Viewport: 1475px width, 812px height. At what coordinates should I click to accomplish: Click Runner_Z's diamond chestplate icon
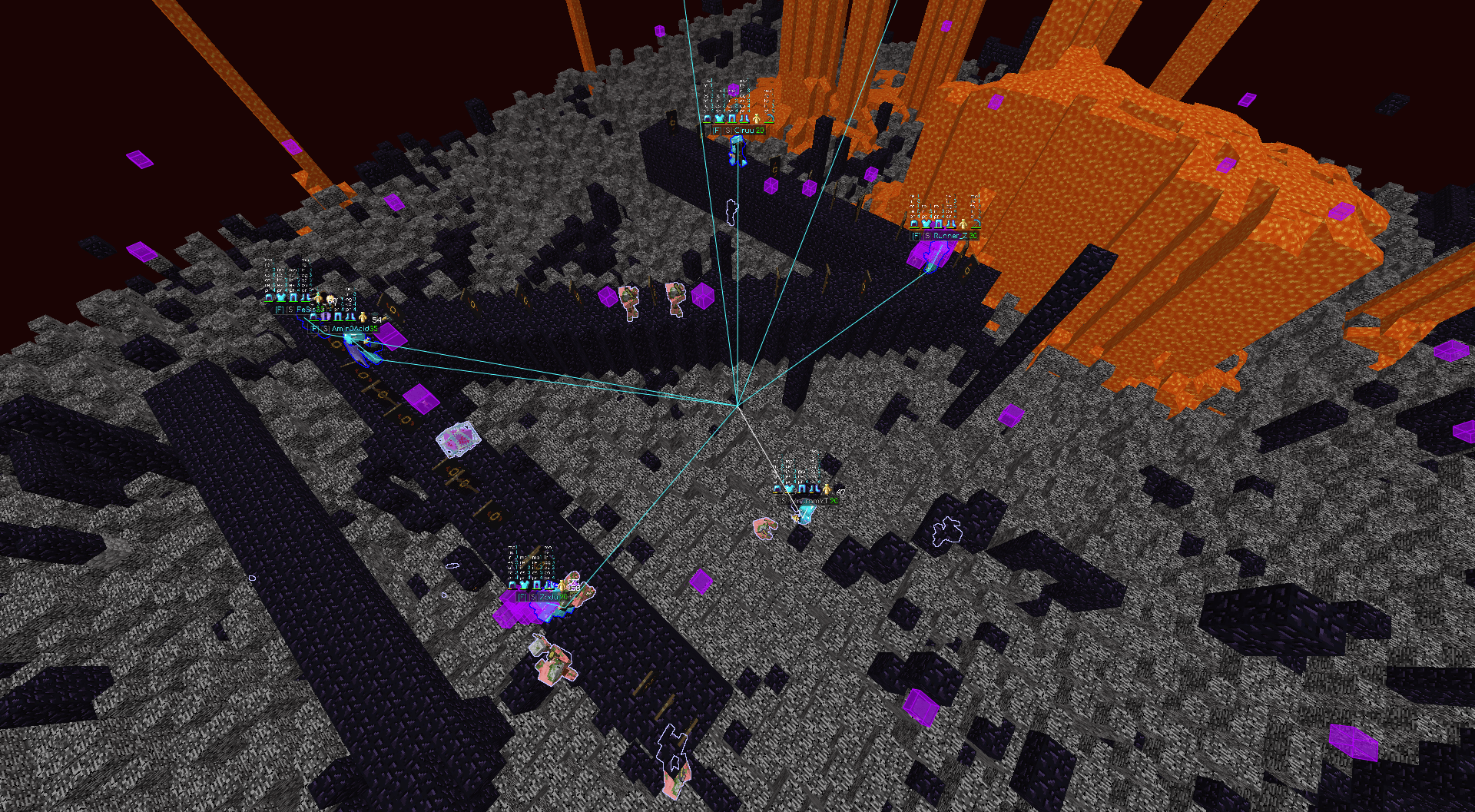[926, 224]
